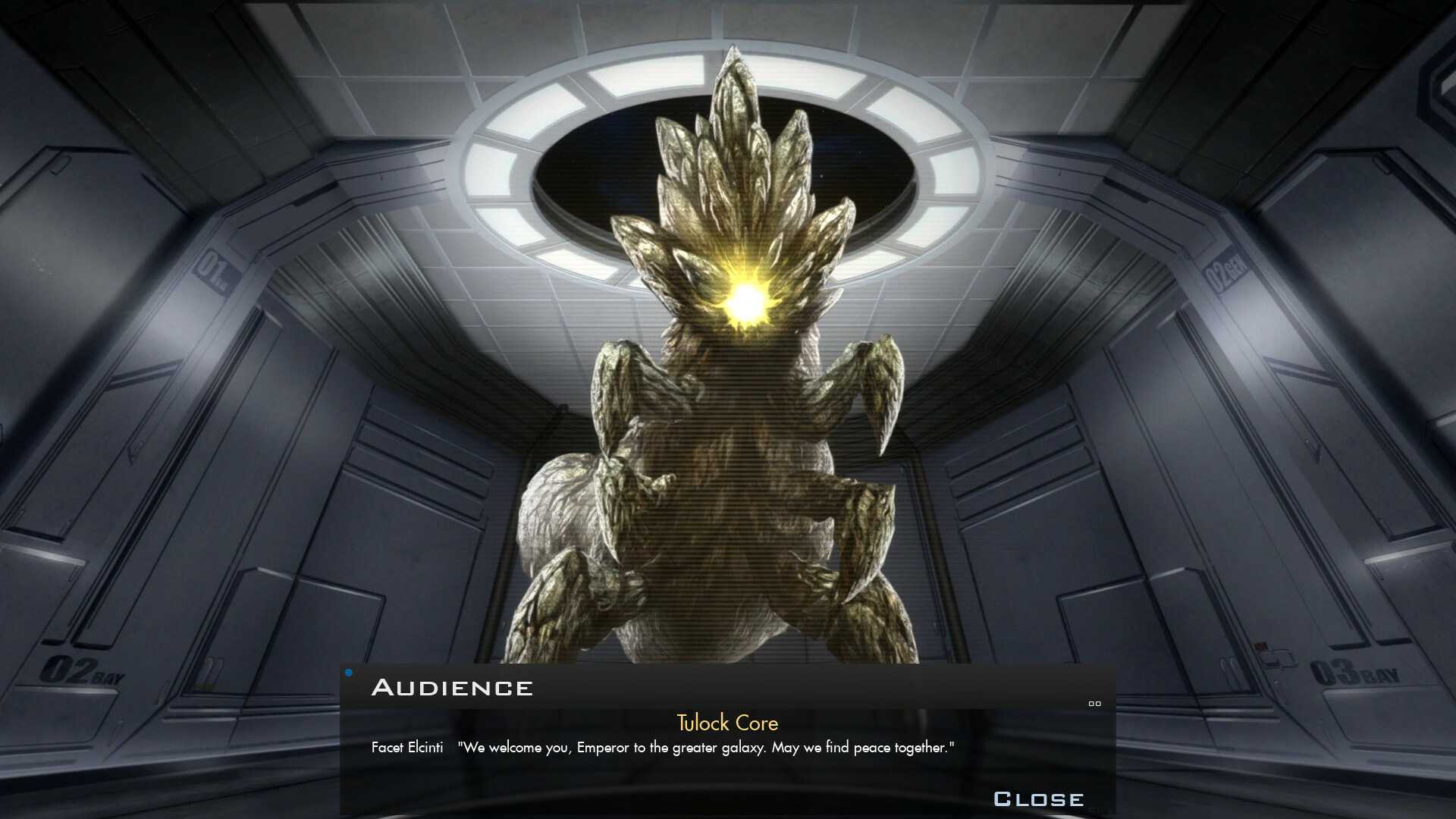Click the Facet Elcinti speaker name

[x=406, y=747]
